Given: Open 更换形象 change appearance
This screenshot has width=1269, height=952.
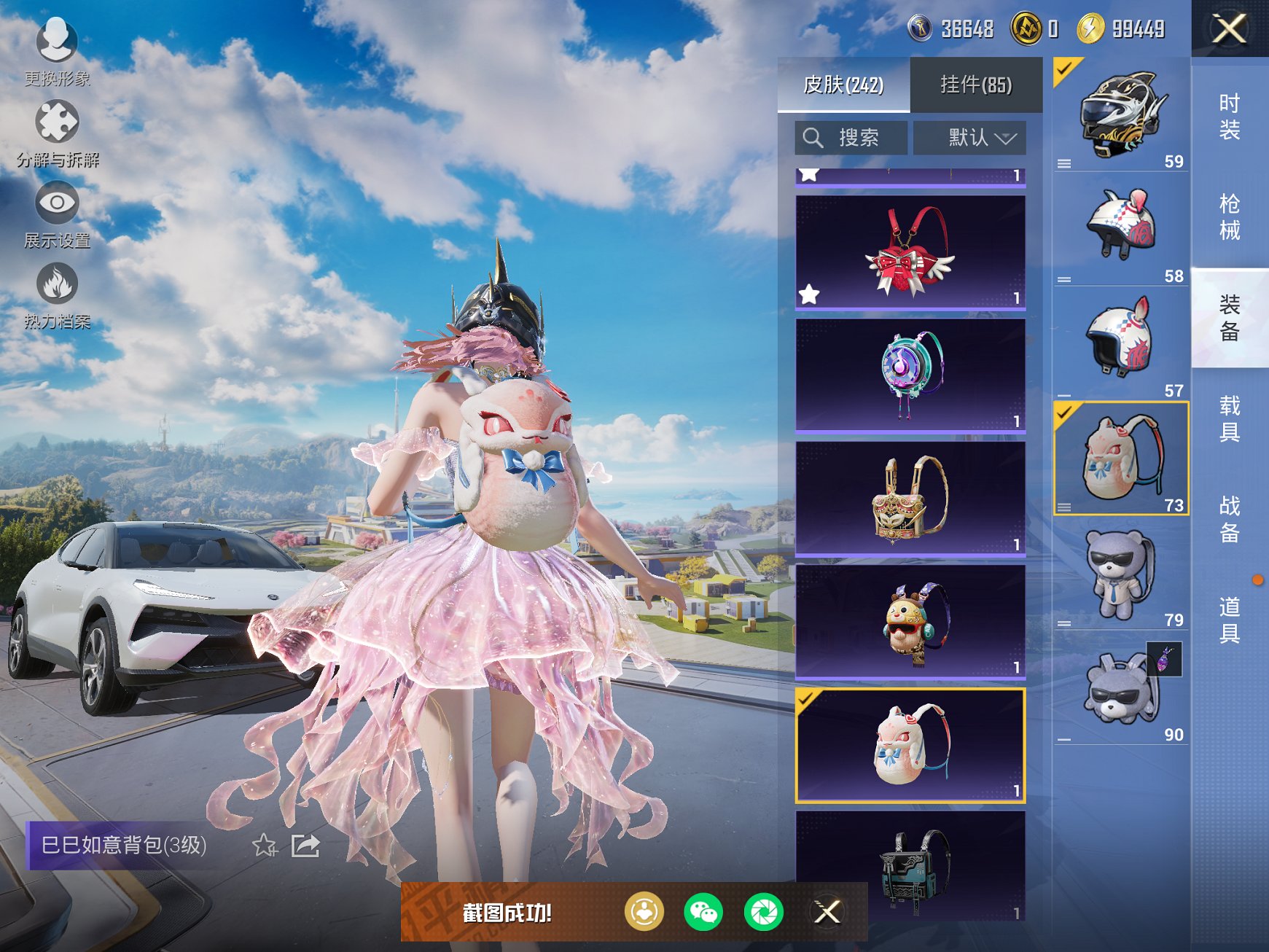Looking at the screenshot, I should (x=57, y=52).
